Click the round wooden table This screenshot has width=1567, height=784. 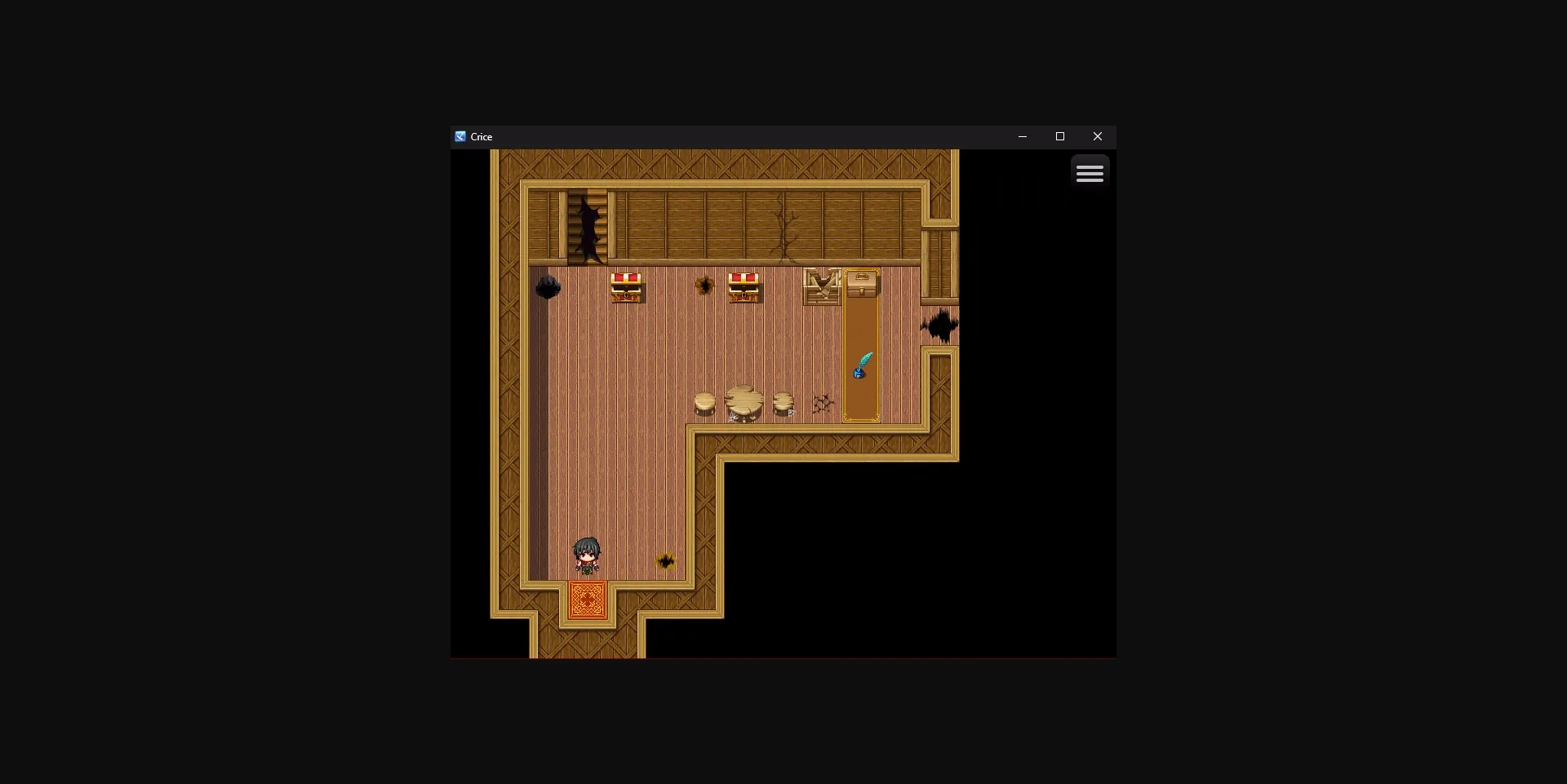pyautogui.click(x=743, y=401)
